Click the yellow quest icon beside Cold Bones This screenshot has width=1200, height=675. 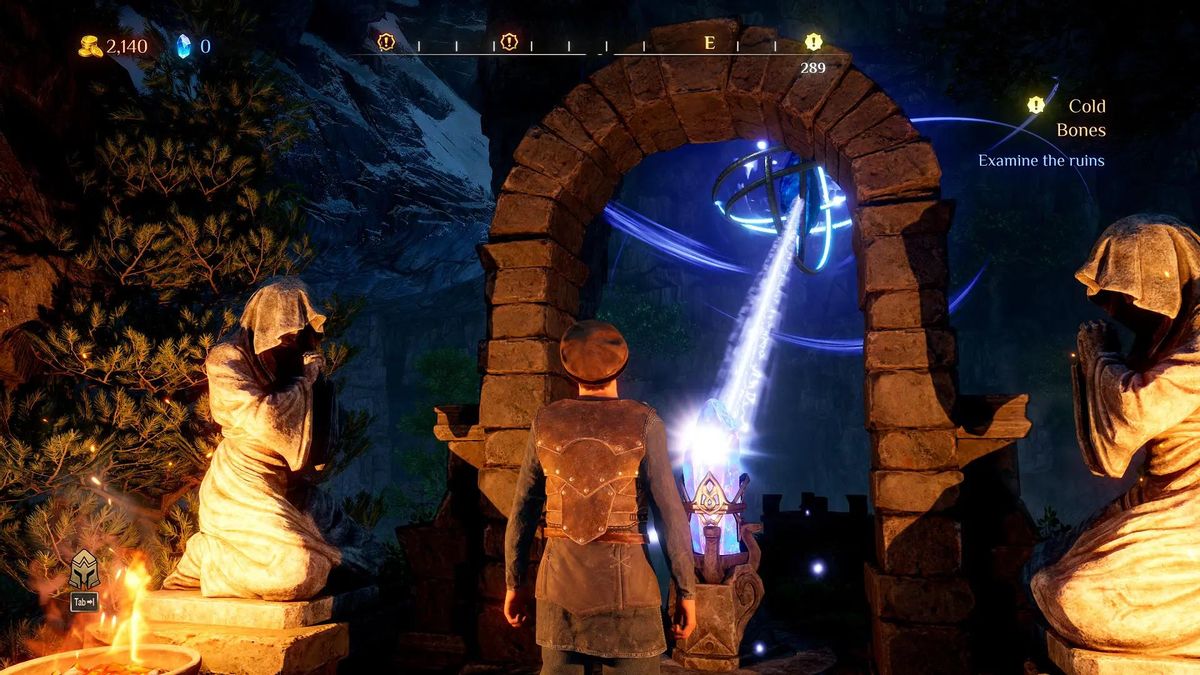[1036, 105]
